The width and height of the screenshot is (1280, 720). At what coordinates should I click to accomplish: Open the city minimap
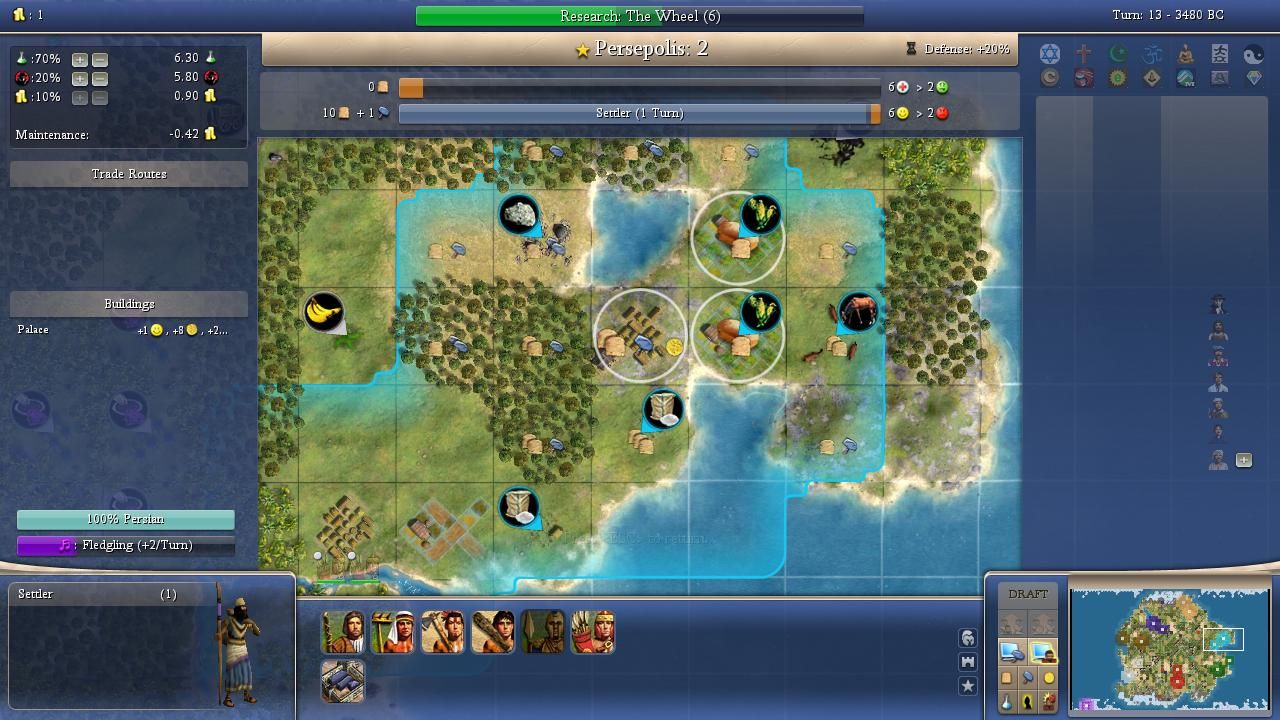click(x=1169, y=648)
